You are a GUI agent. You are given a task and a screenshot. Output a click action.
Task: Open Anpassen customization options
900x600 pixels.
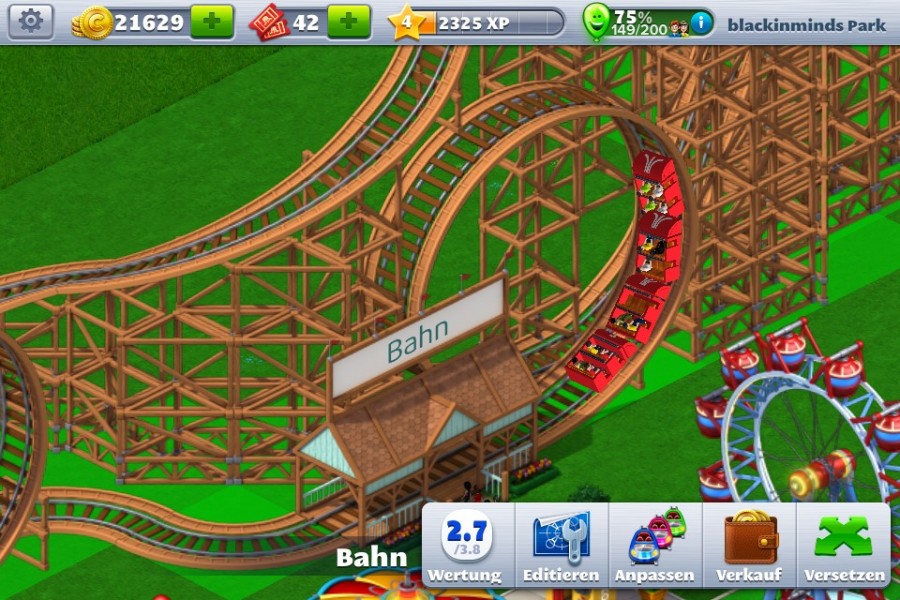click(x=655, y=547)
